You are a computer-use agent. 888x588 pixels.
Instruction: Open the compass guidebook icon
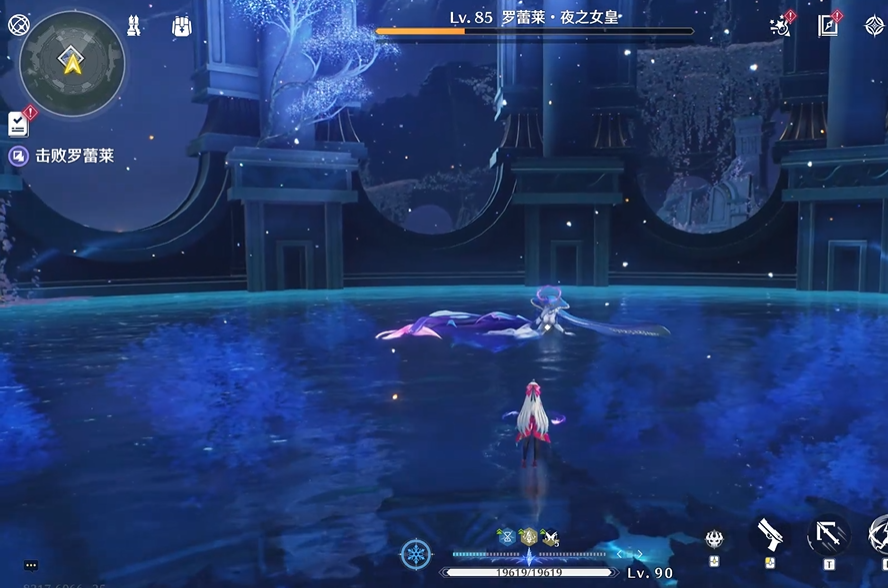pos(829,26)
